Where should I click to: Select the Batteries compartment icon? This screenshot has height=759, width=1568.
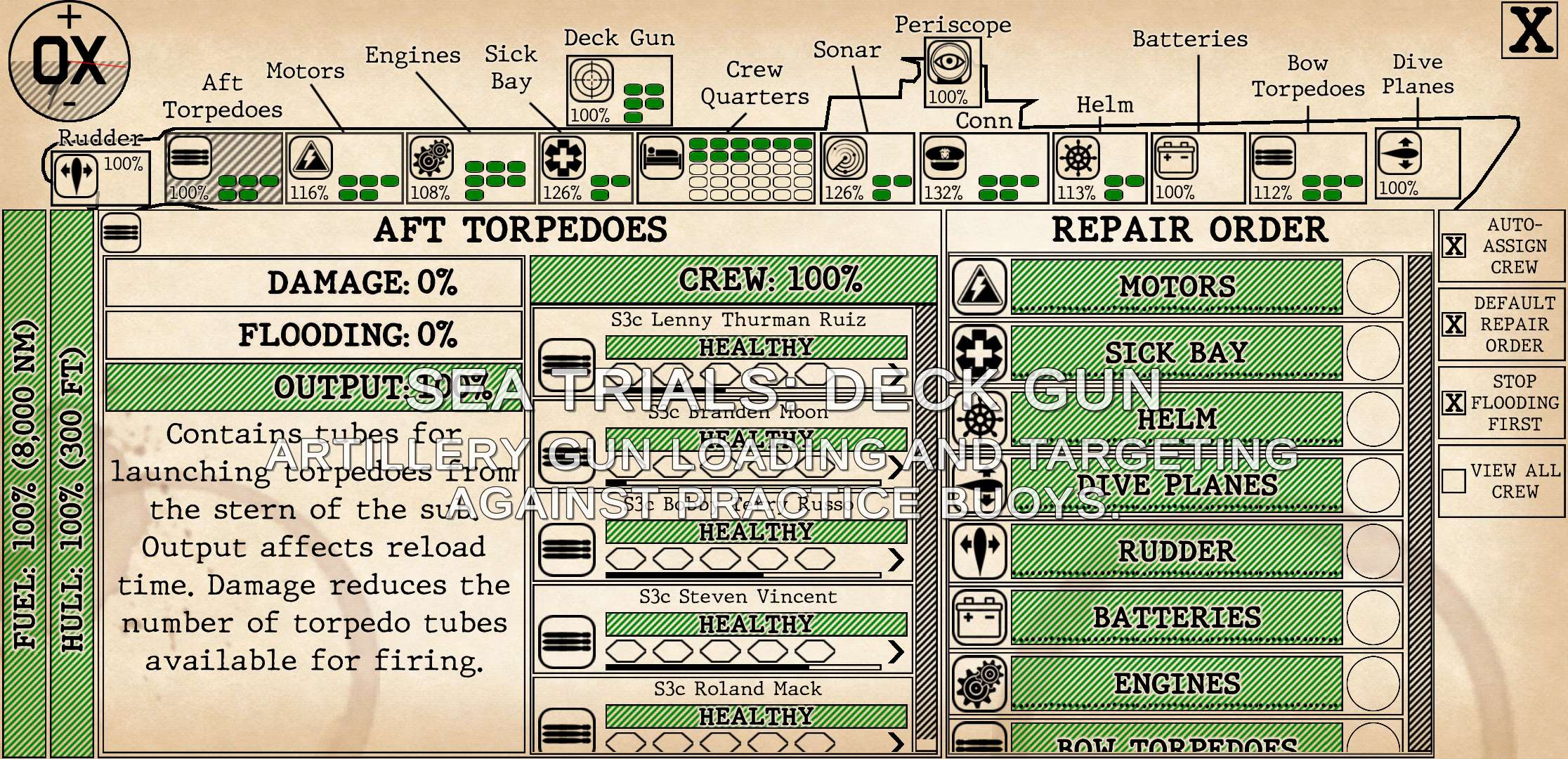1176,157
